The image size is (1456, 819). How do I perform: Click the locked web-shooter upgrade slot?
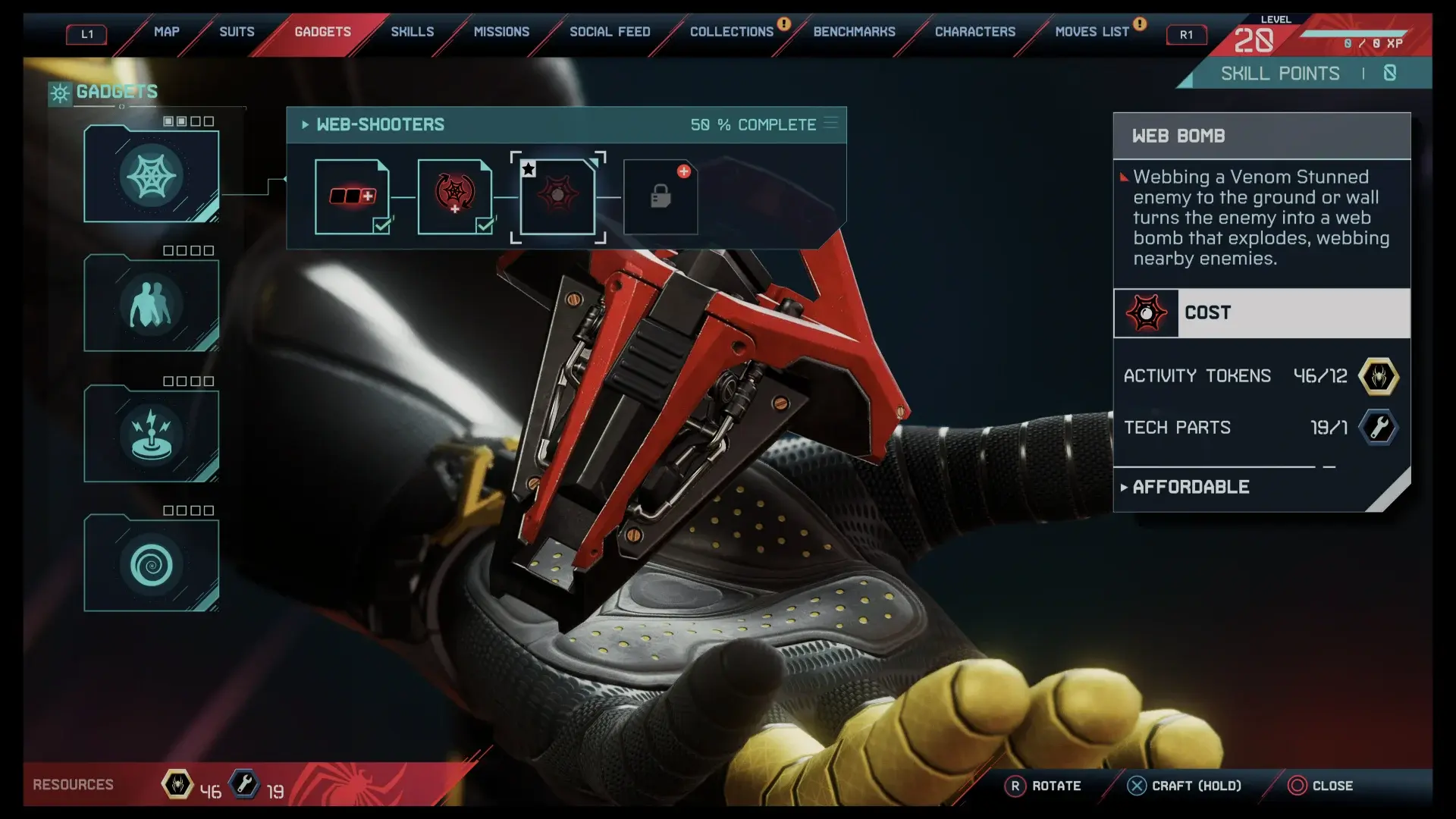pos(661,196)
